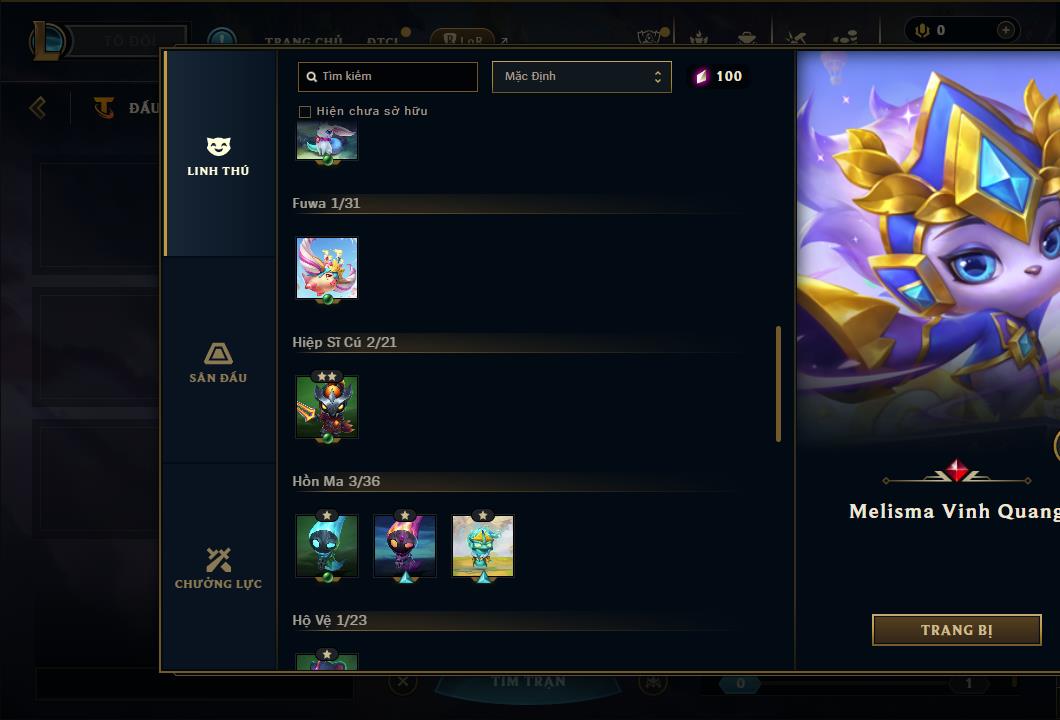The height and width of the screenshot is (720, 1060).
Task: Open the currency plus button
Action: click(x=1006, y=30)
